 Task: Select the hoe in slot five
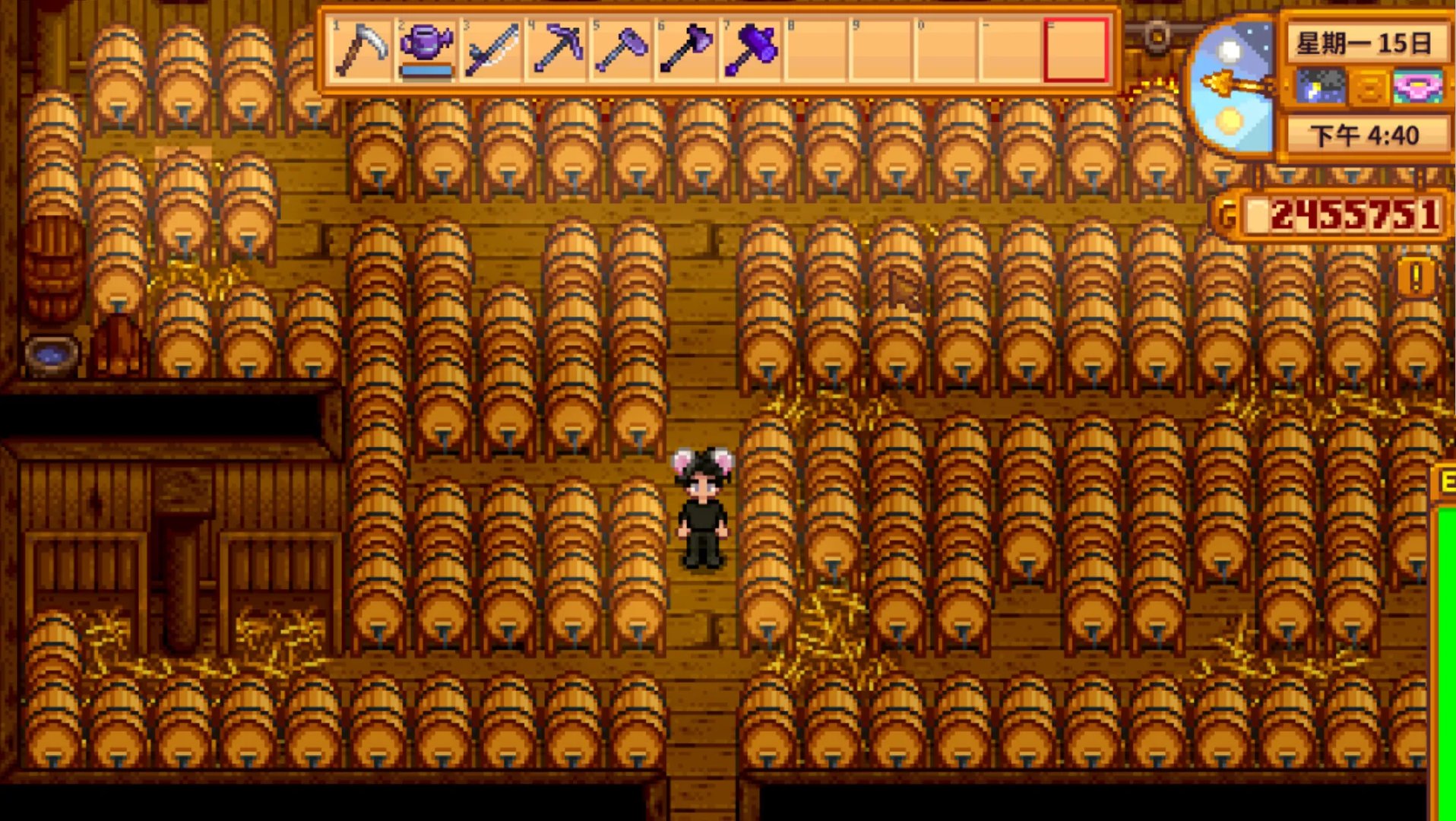click(x=622, y=49)
